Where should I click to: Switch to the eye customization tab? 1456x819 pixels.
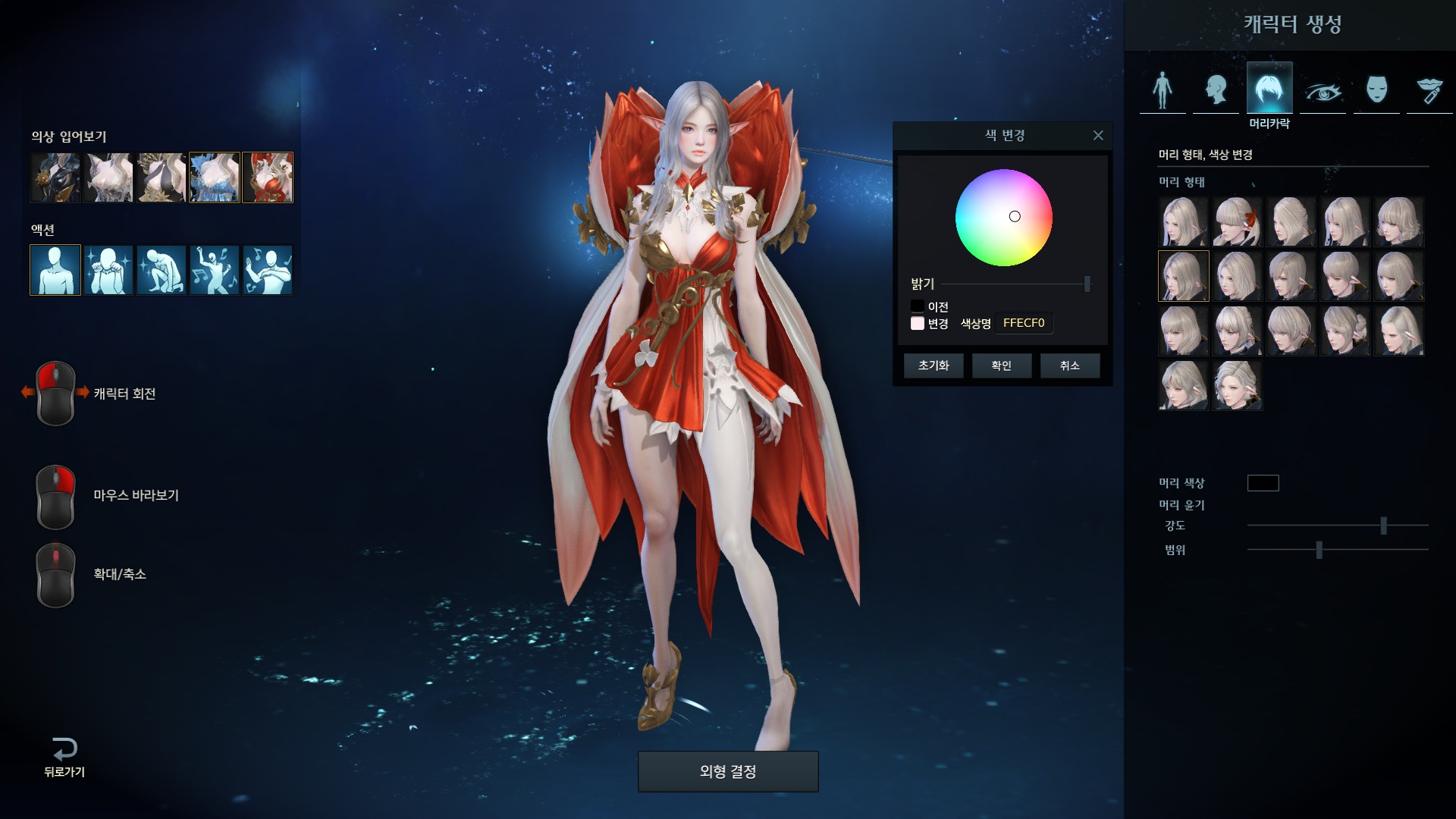(x=1323, y=91)
